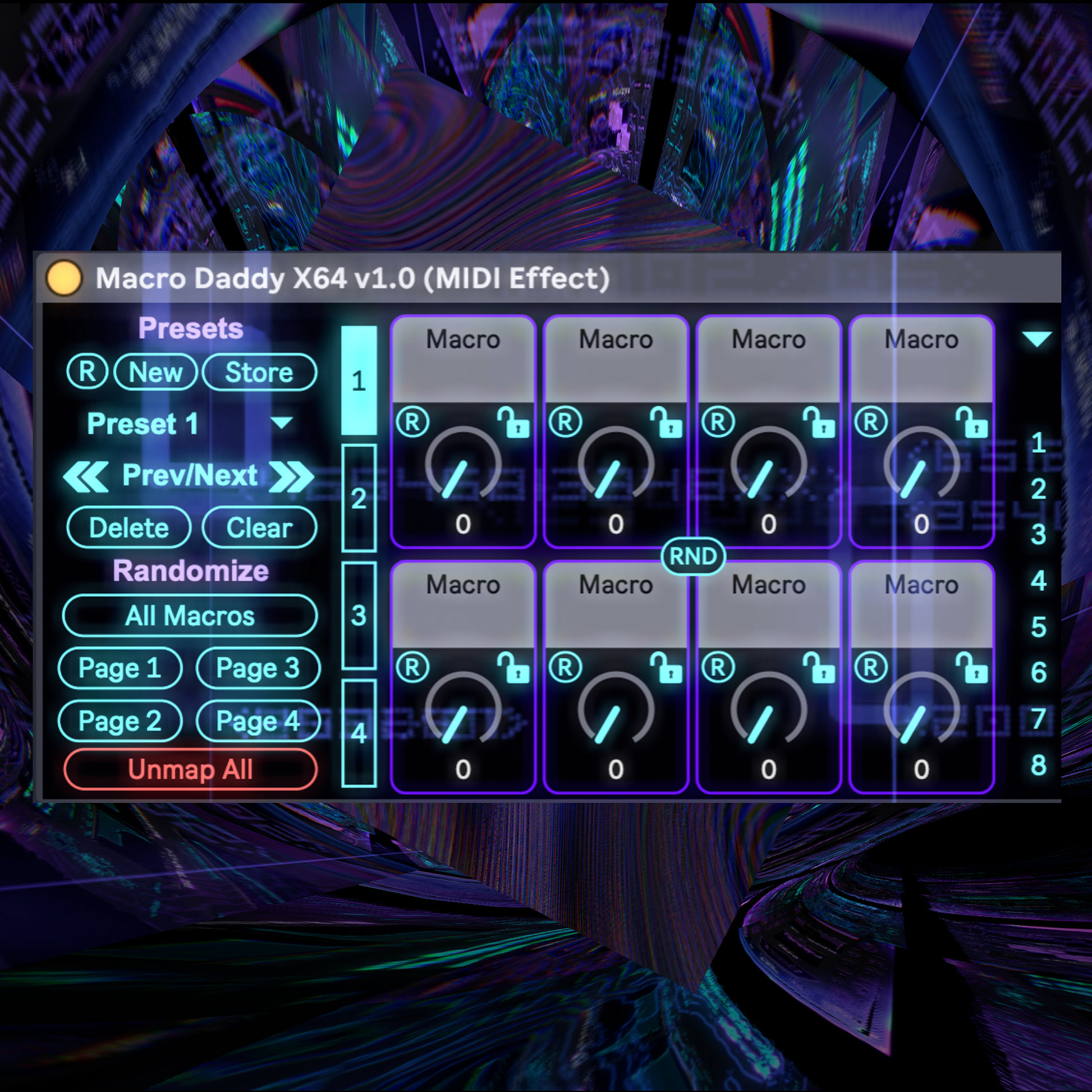The image size is (1092, 1092).
Task: Switch to macro page tab 4
Action: tap(359, 733)
